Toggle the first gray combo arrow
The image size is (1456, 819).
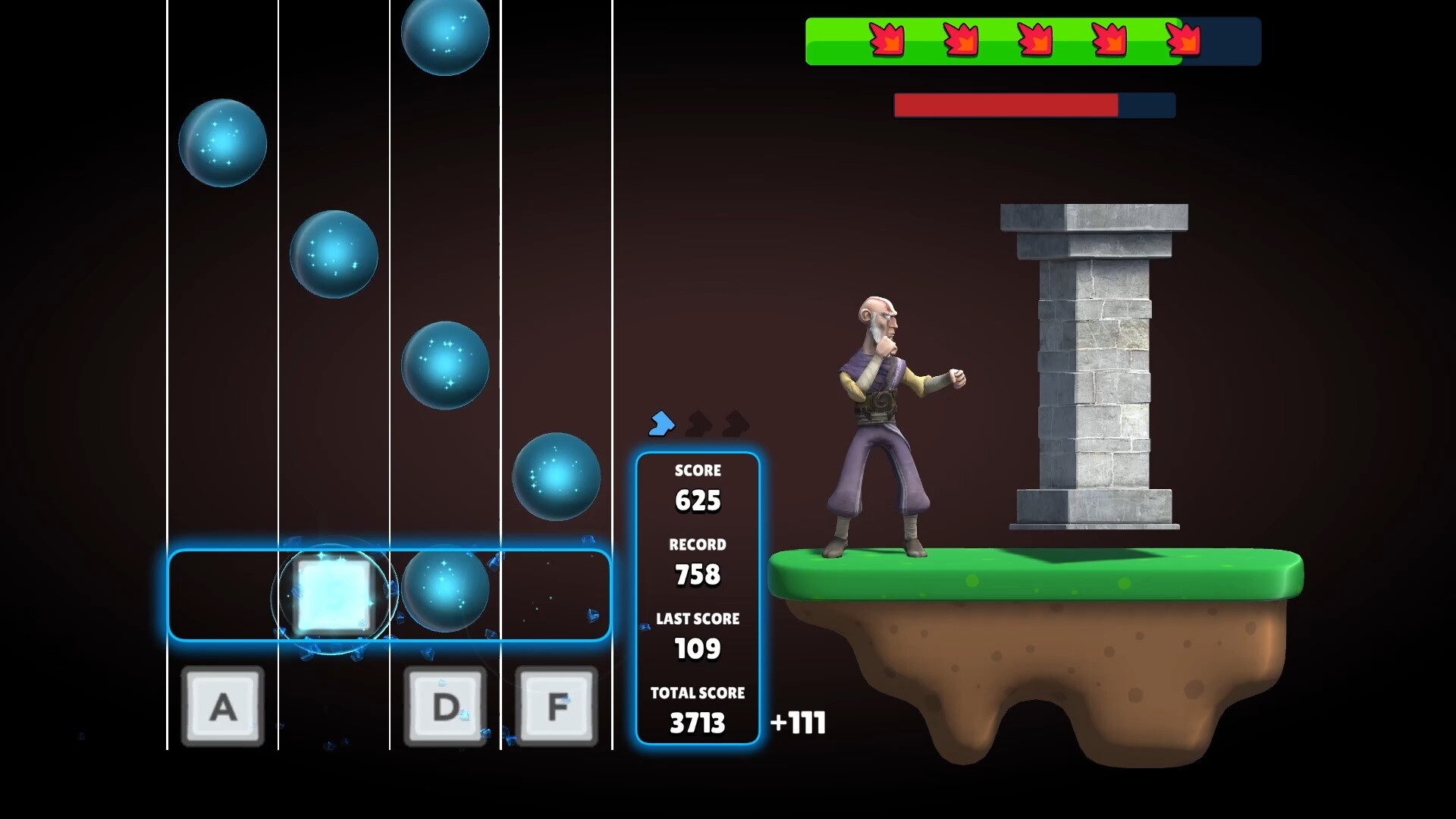698,422
